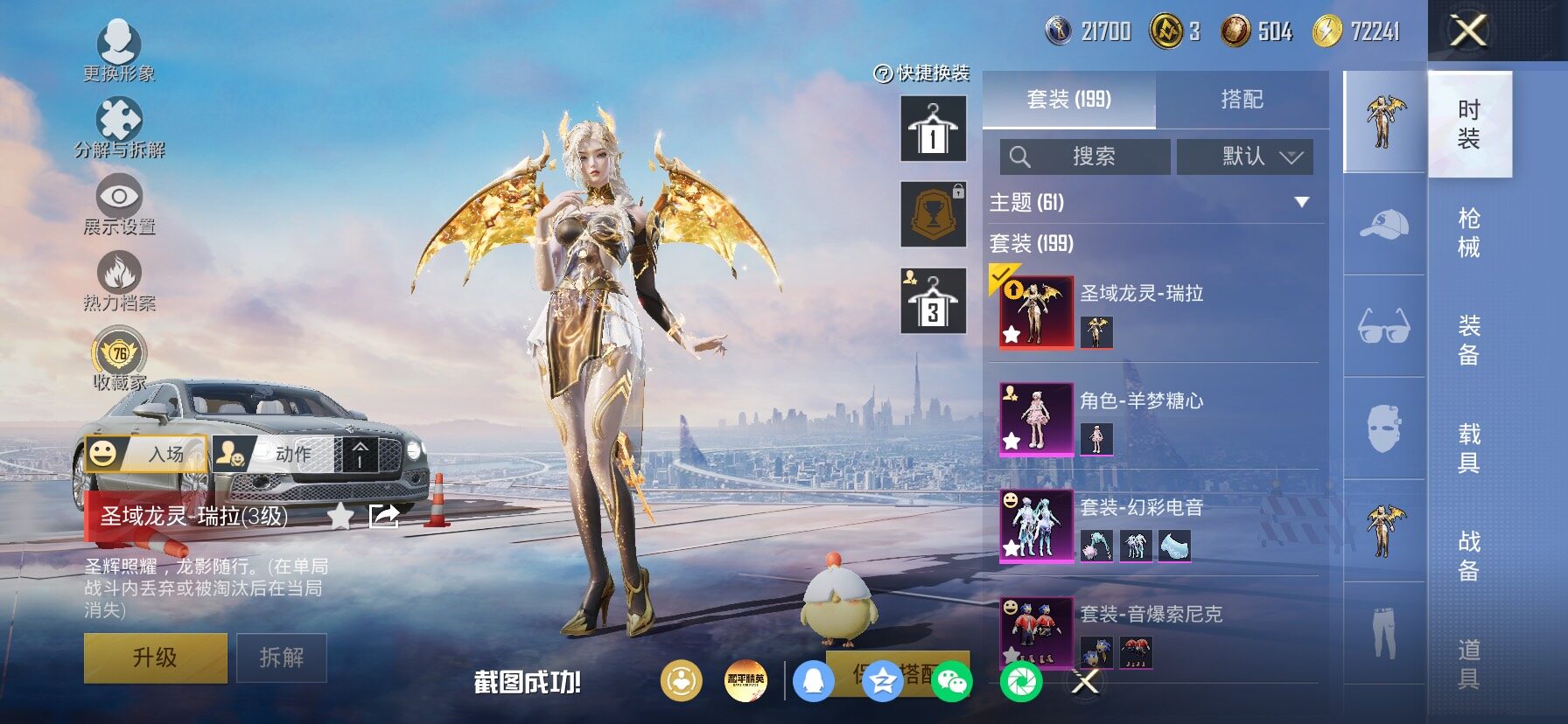Click the gold 升级 upgrade button
Viewport: 1568px width, 724px height.
tap(156, 658)
